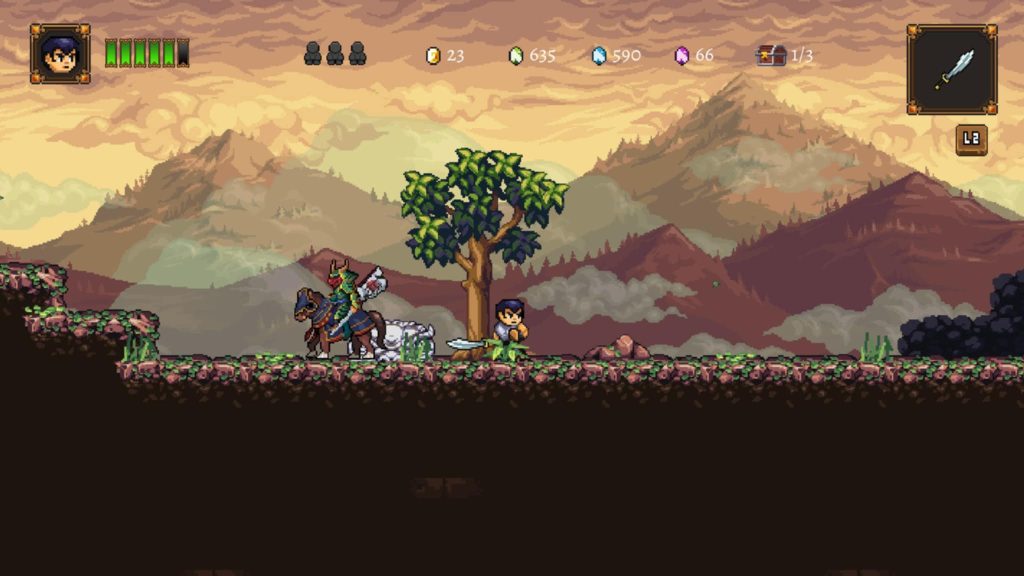Select the equipped sword weapon slot
Image resolution: width=1024 pixels, height=576 pixels.
coord(951,69)
